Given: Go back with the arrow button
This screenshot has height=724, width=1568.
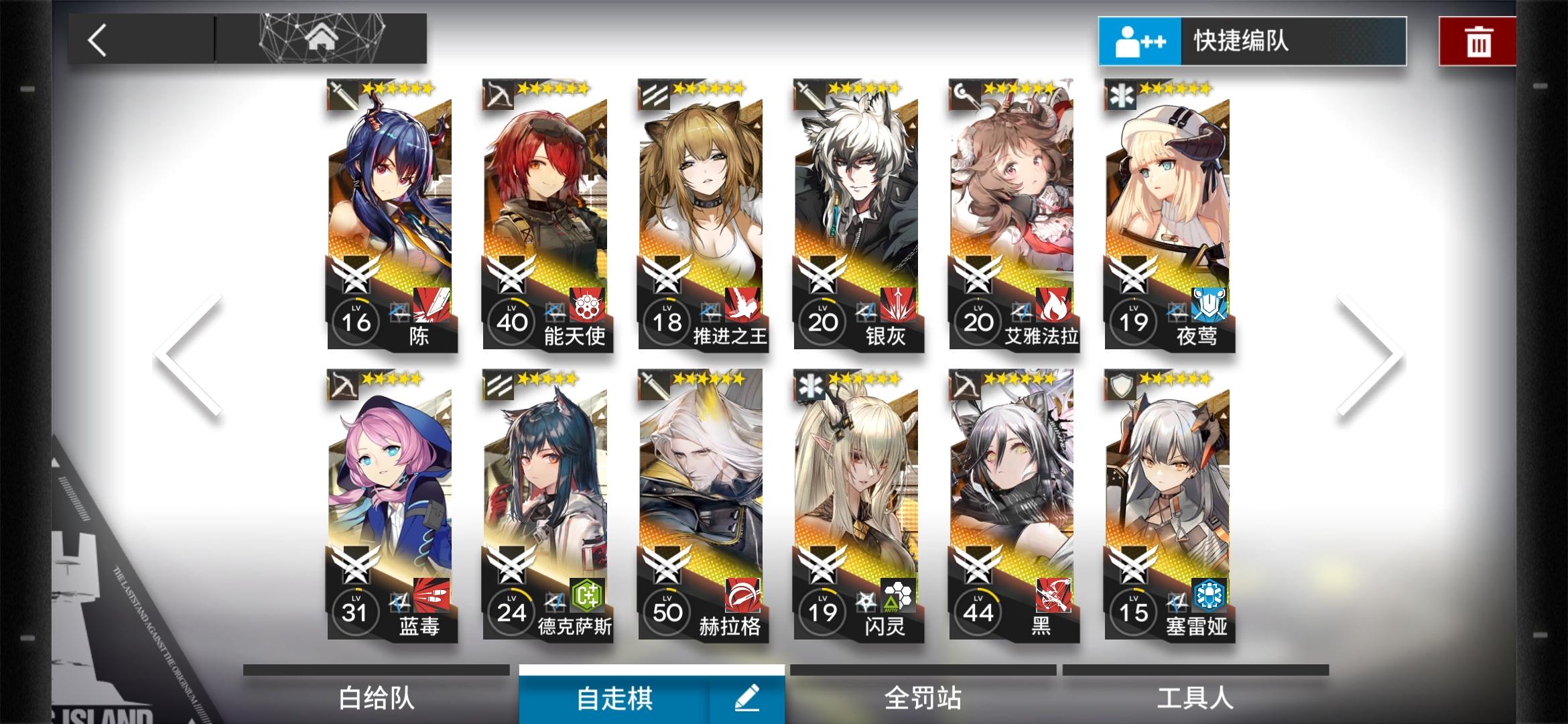Looking at the screenshot, I should click(99, 40).
